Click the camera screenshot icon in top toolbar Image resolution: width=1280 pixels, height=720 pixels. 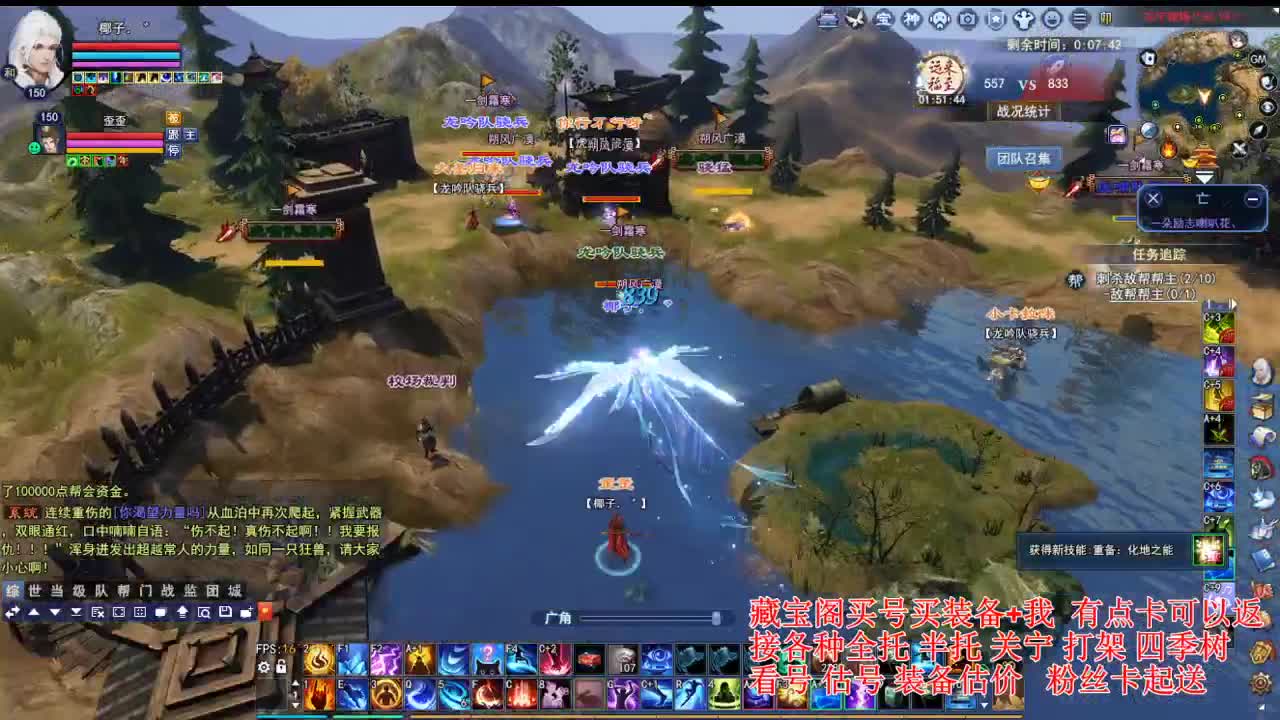tap(968, 18)
